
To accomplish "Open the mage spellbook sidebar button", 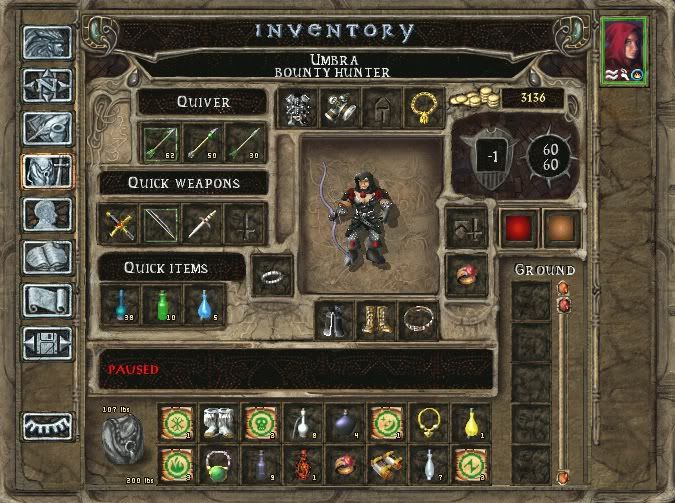I will [x=48, y=258].
